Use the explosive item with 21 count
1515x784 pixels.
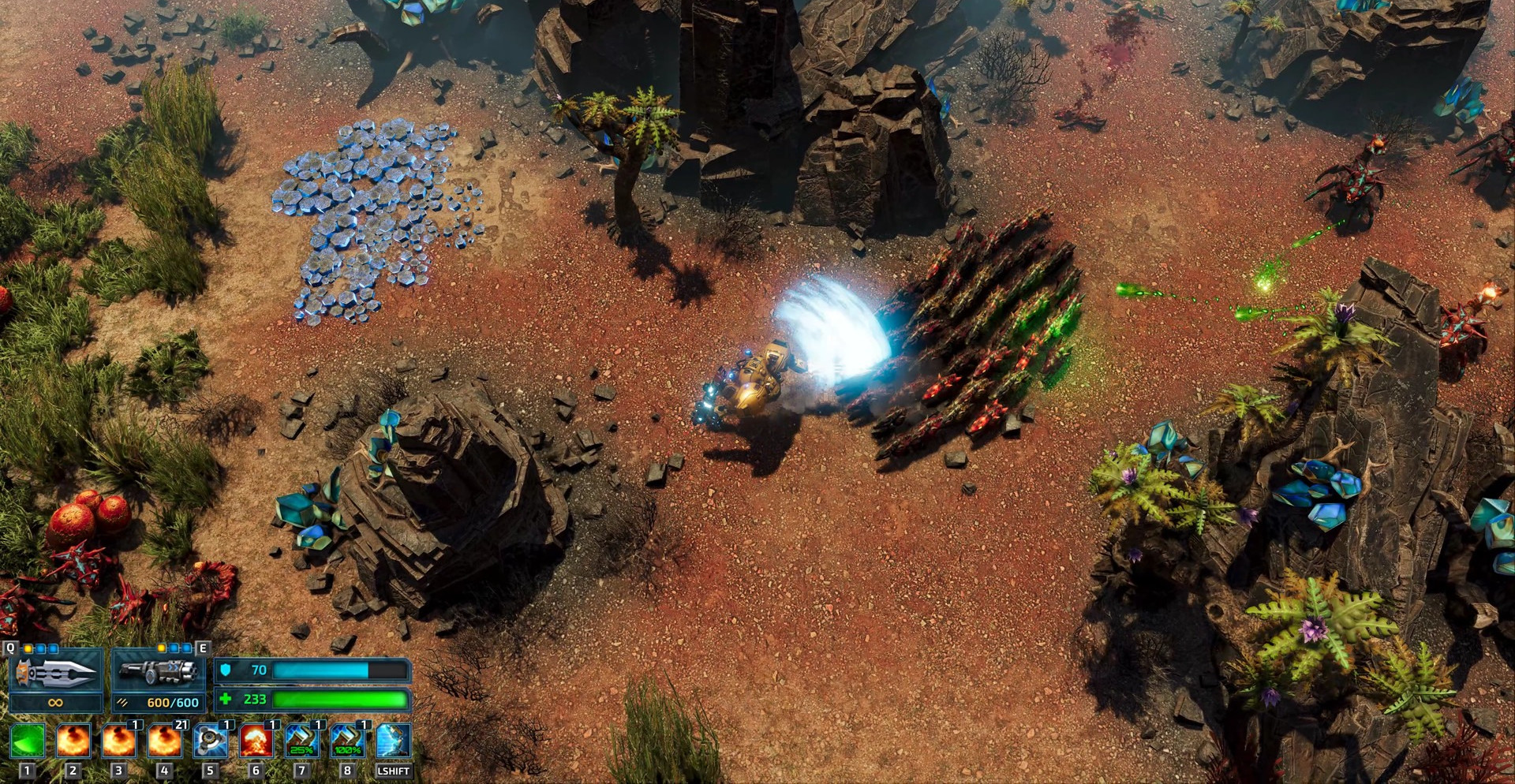point(164,741)
